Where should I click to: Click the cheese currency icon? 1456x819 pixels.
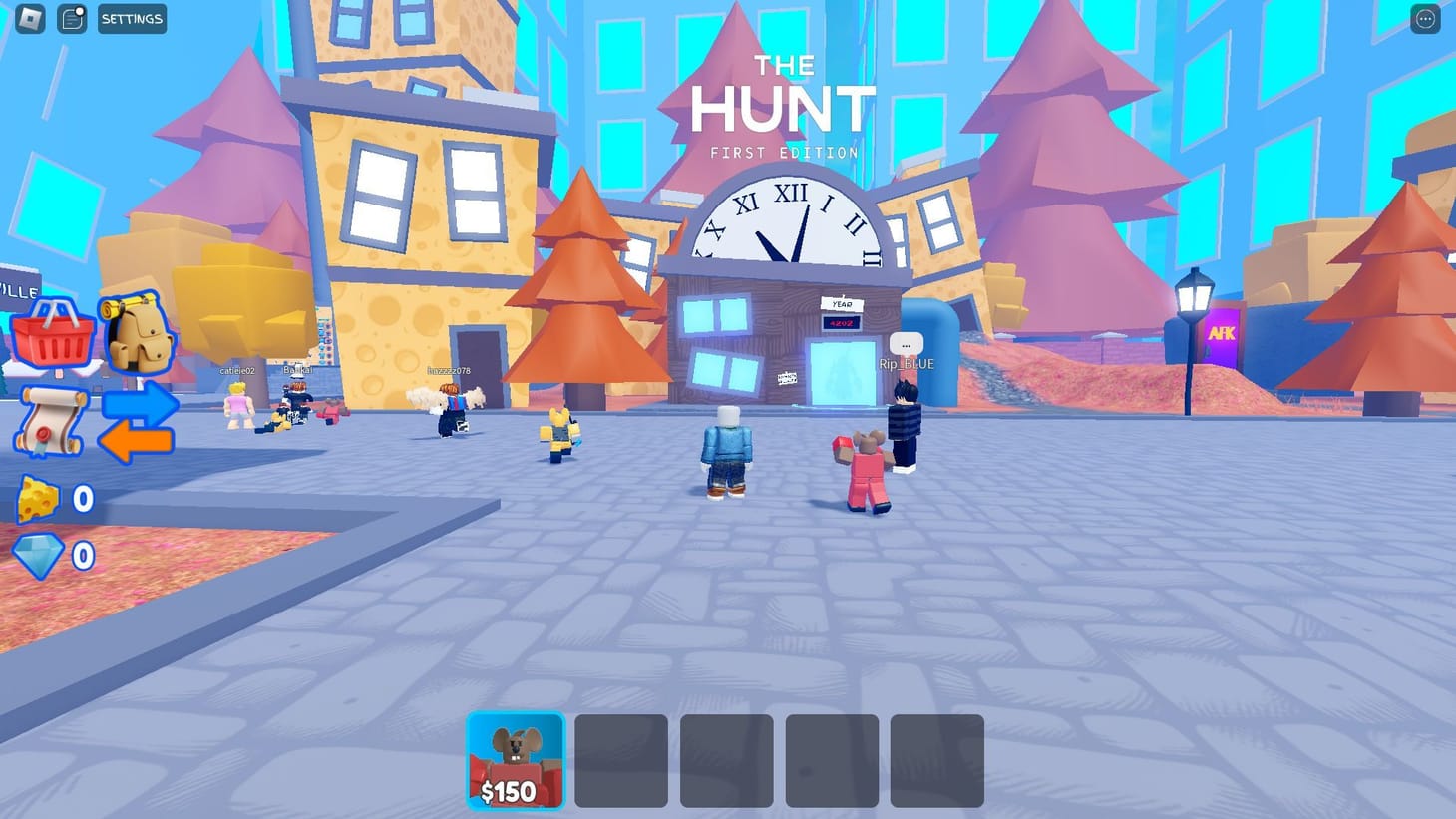coord(38,498)
